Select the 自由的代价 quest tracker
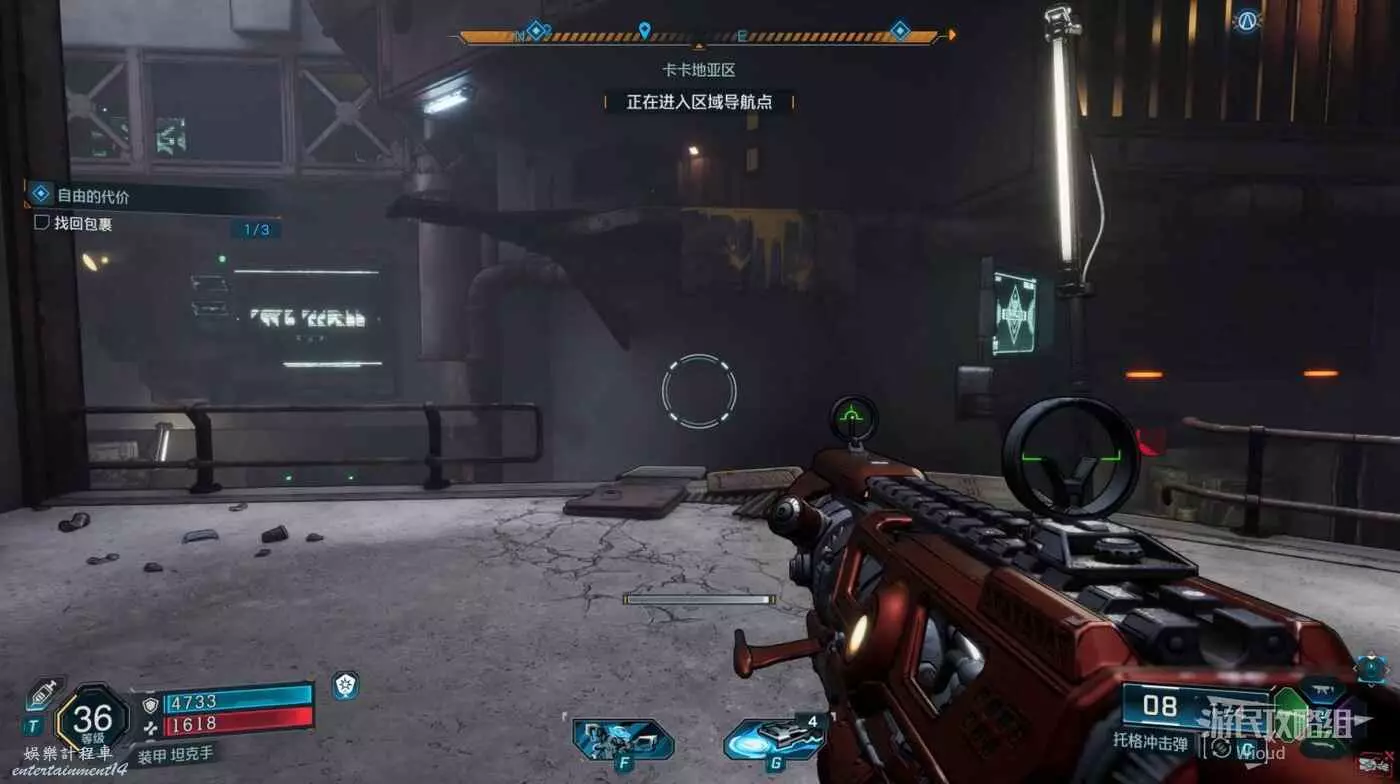The width and height of the screenshot is (1400, 784). point(93,197)
